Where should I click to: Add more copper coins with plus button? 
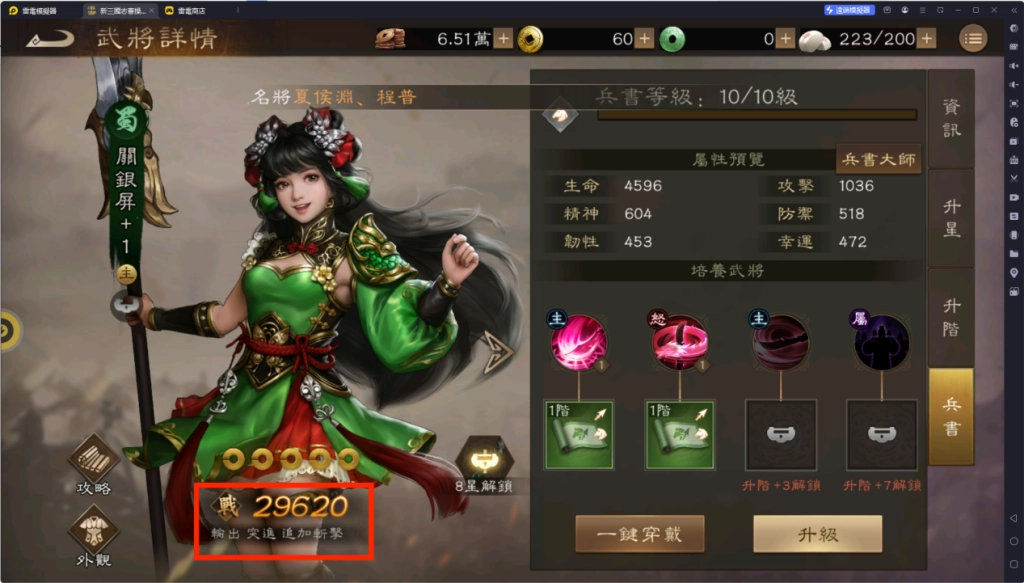pos(503,39)
